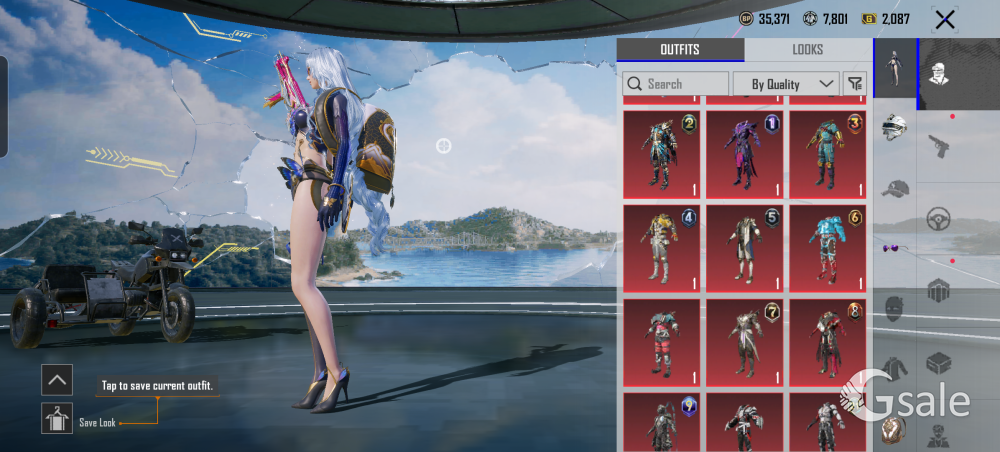Select the outfit numbered 1 (purple suit)

(x=746, y=154)
